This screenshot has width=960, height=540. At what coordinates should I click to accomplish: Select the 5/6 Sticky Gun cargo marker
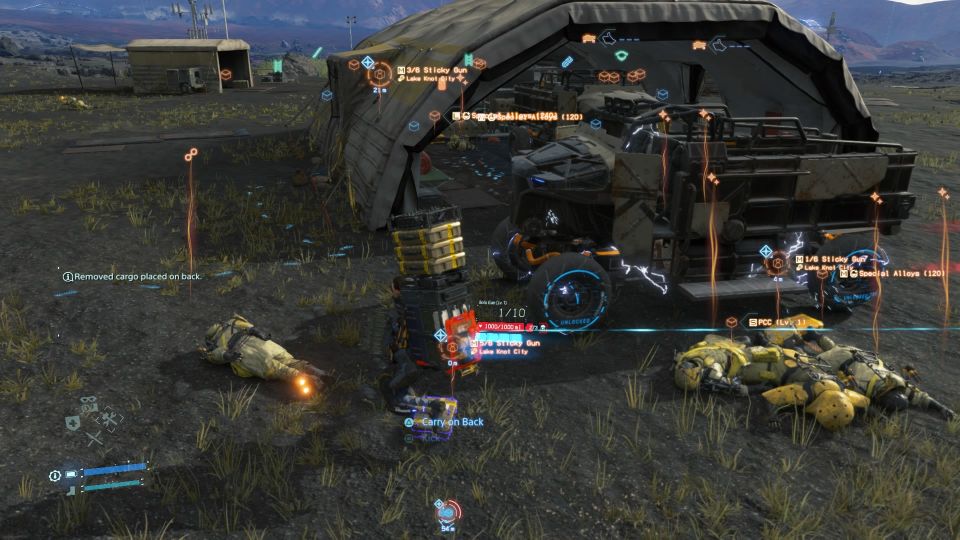pos(453,346)
